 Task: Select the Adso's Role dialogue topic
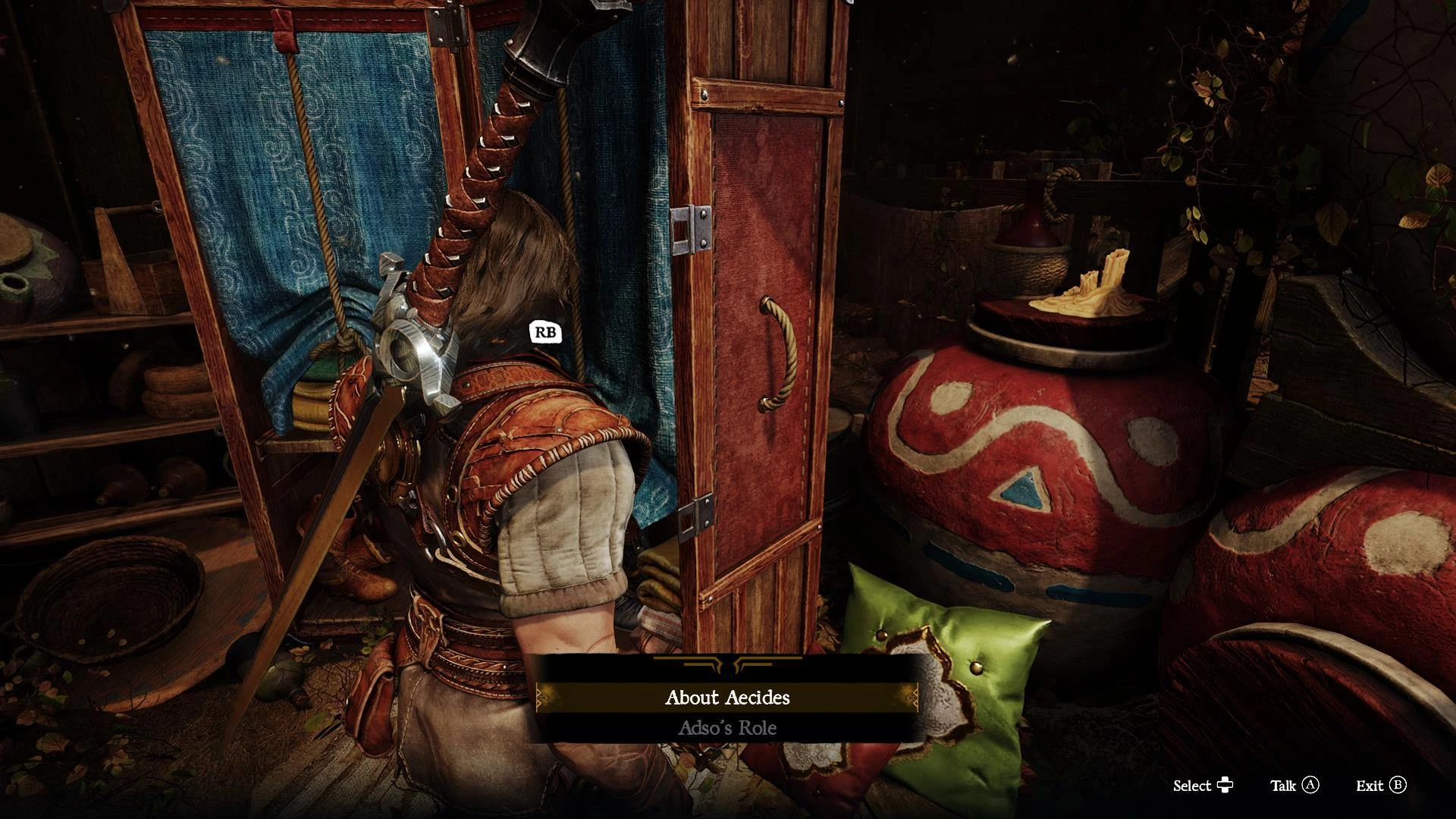pyautogui.click(x=727, y=729)
